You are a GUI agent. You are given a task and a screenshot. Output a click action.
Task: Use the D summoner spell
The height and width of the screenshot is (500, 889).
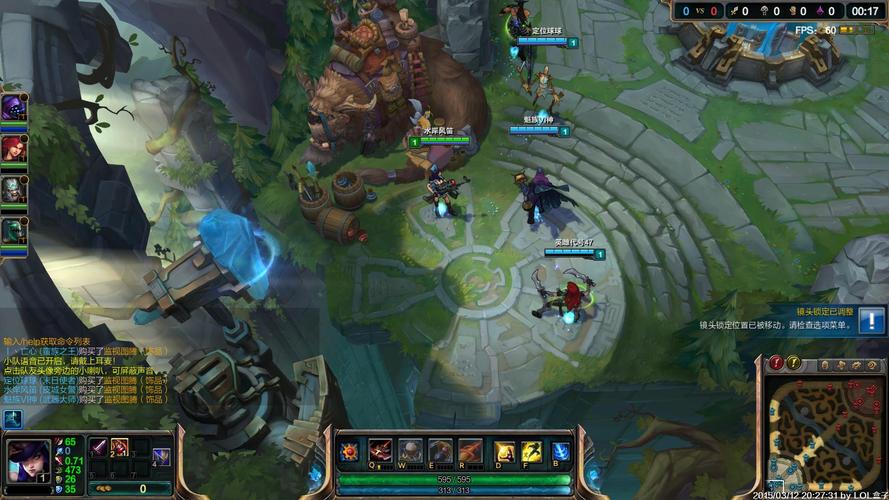505,451
